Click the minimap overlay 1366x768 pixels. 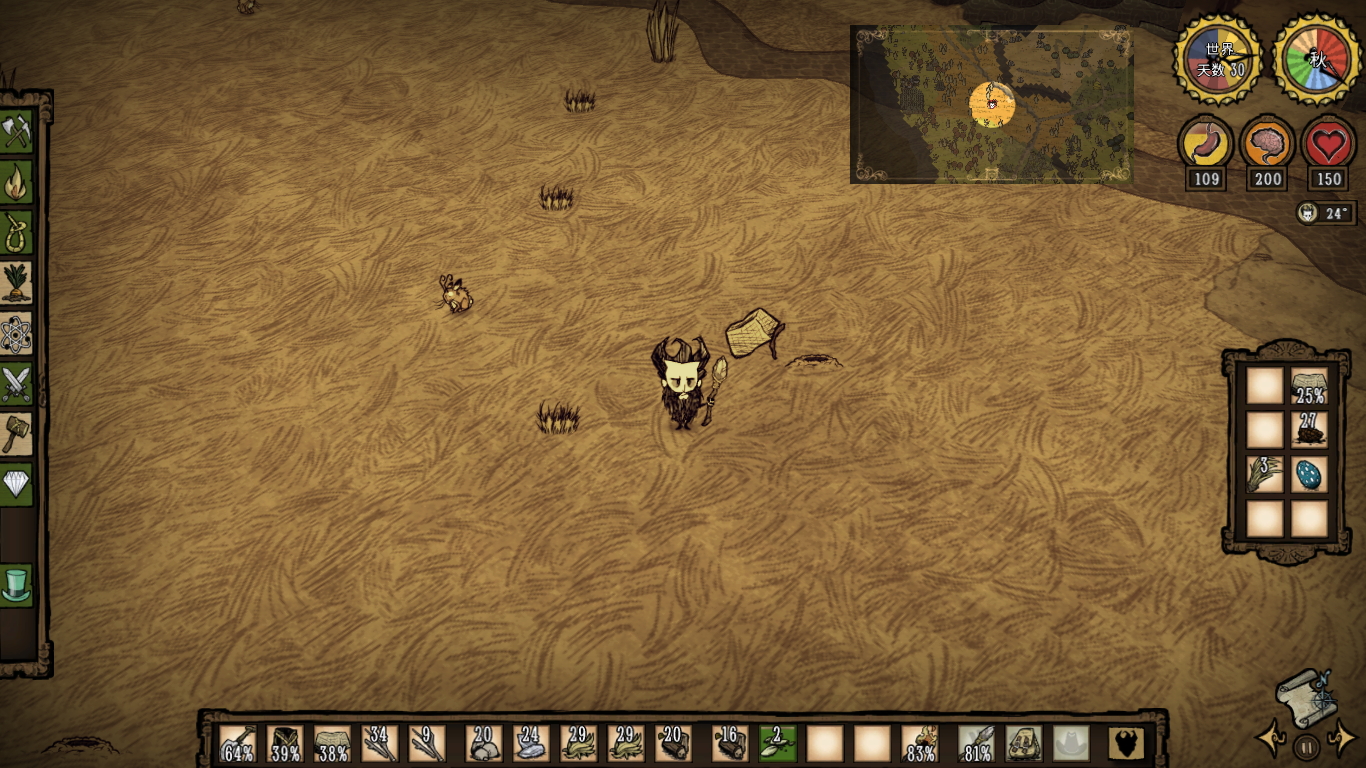click(991, 105)
